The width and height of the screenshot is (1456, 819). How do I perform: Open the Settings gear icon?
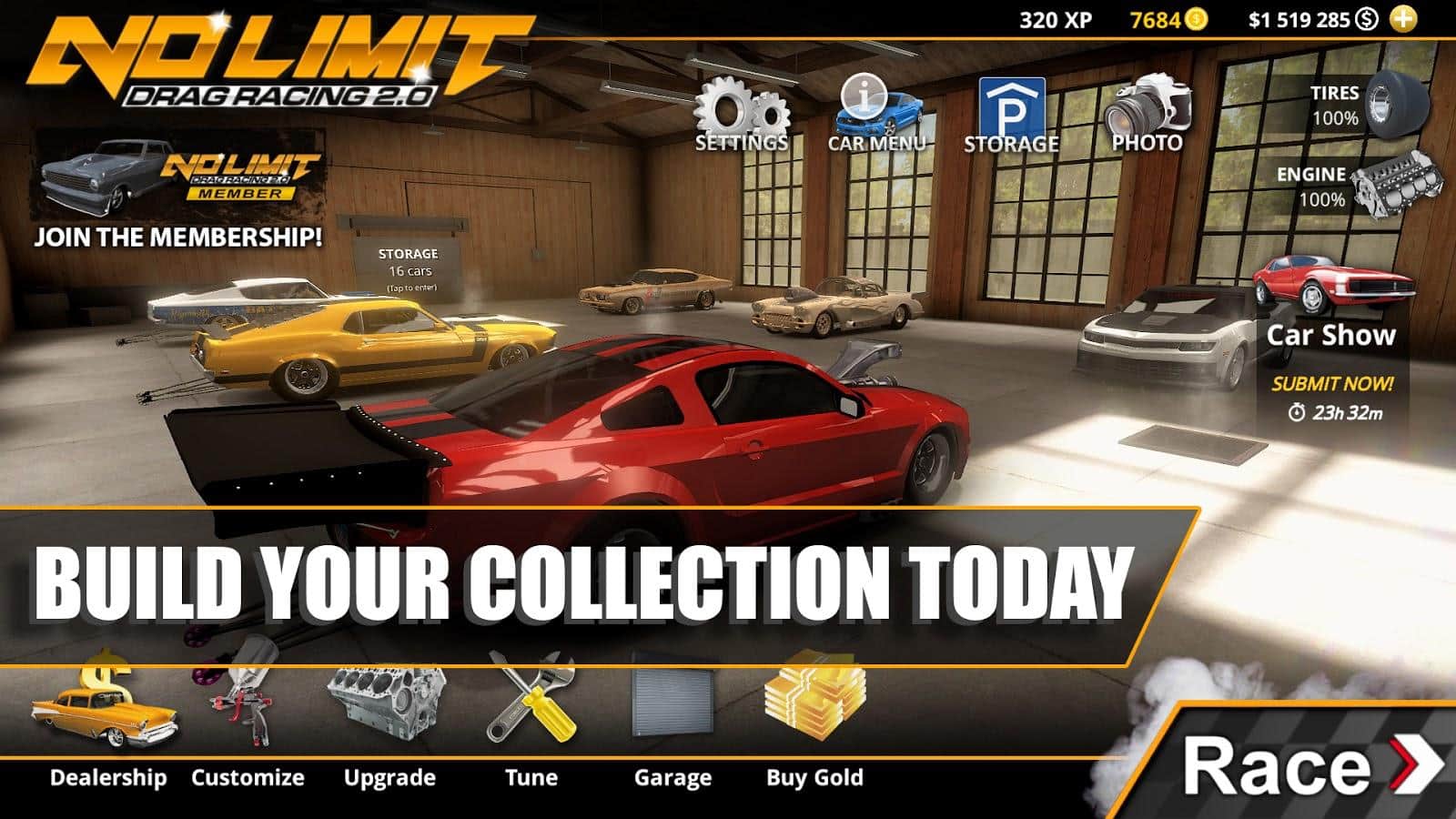coord(739,107)
